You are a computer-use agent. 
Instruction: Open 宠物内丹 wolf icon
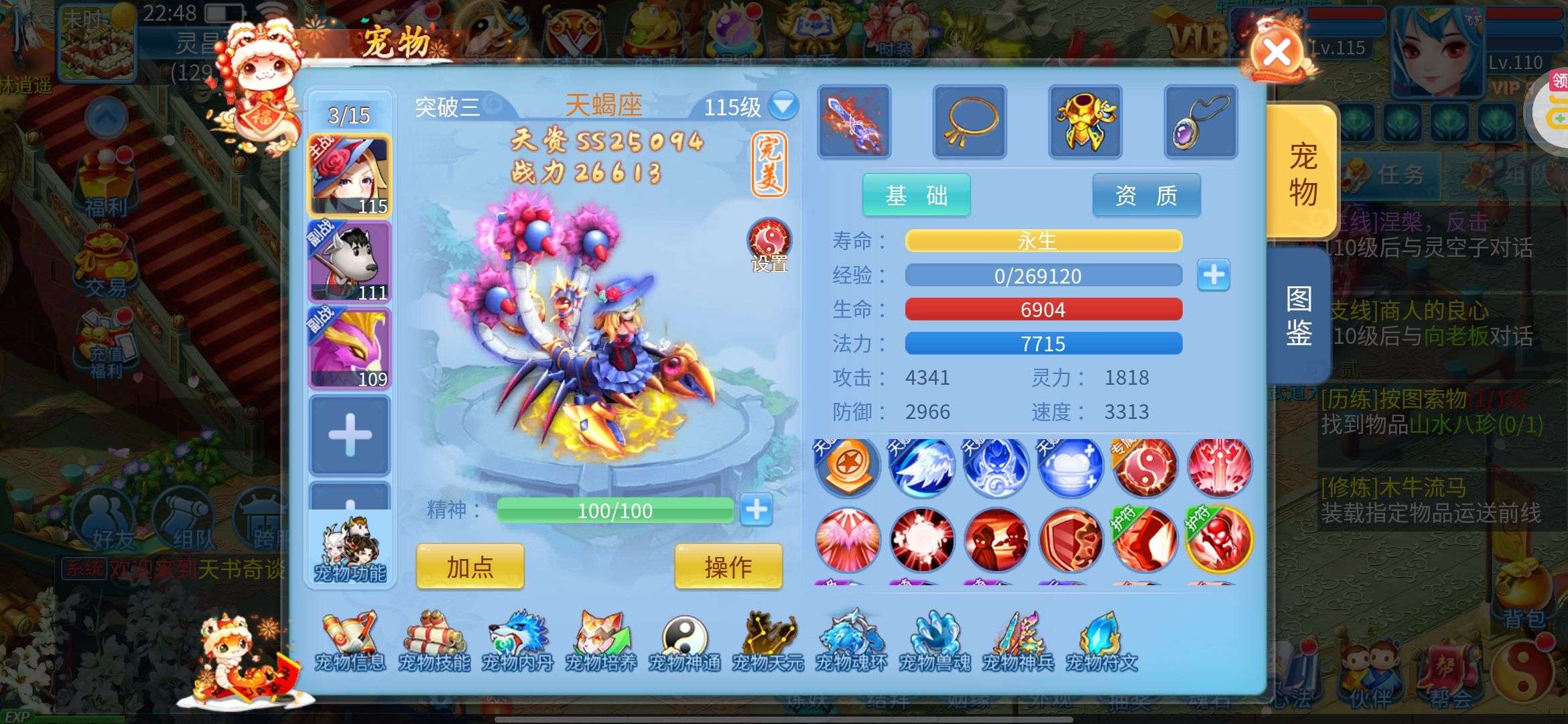pyautogui.click(x=517, y=642)
